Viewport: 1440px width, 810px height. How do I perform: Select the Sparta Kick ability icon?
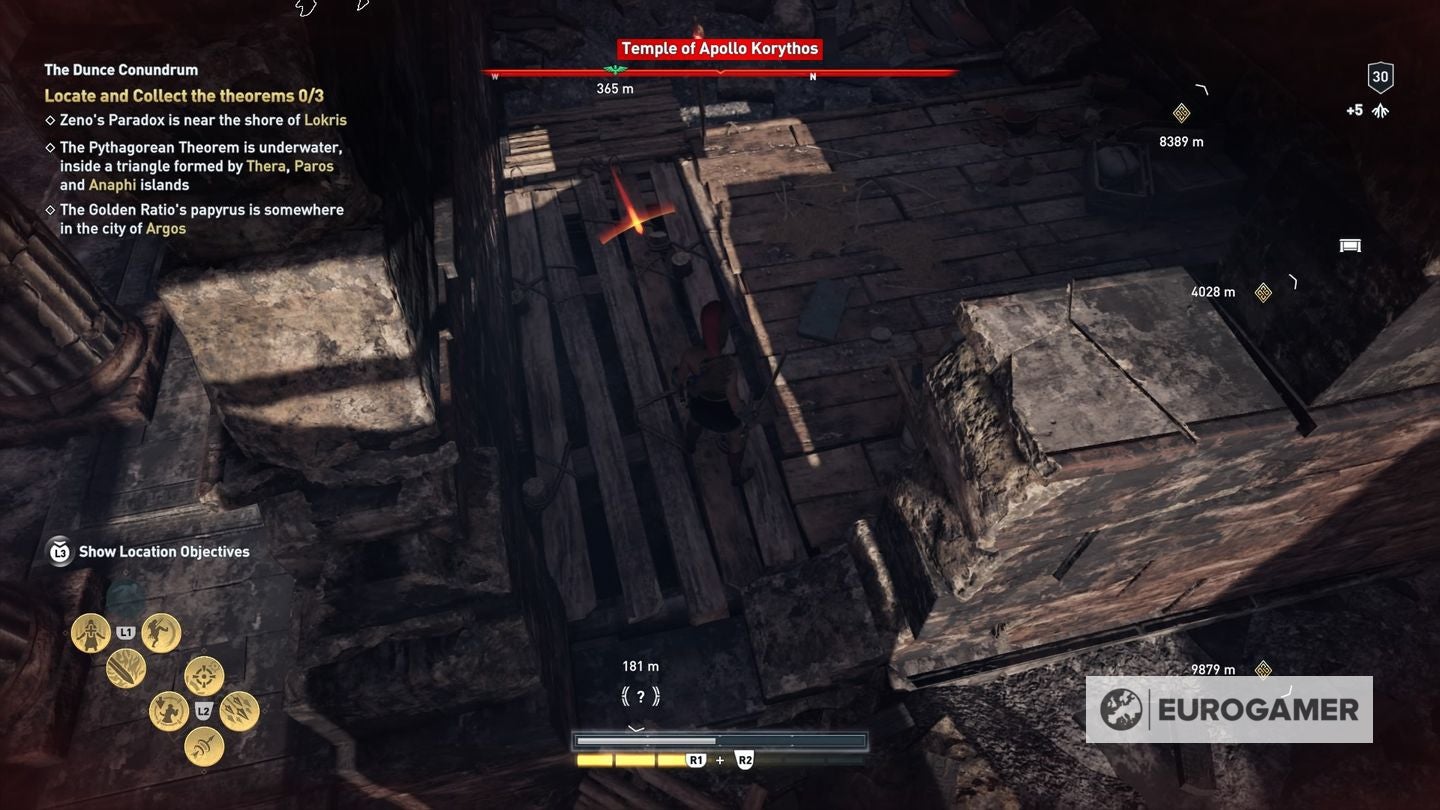[x=158, y=634]
